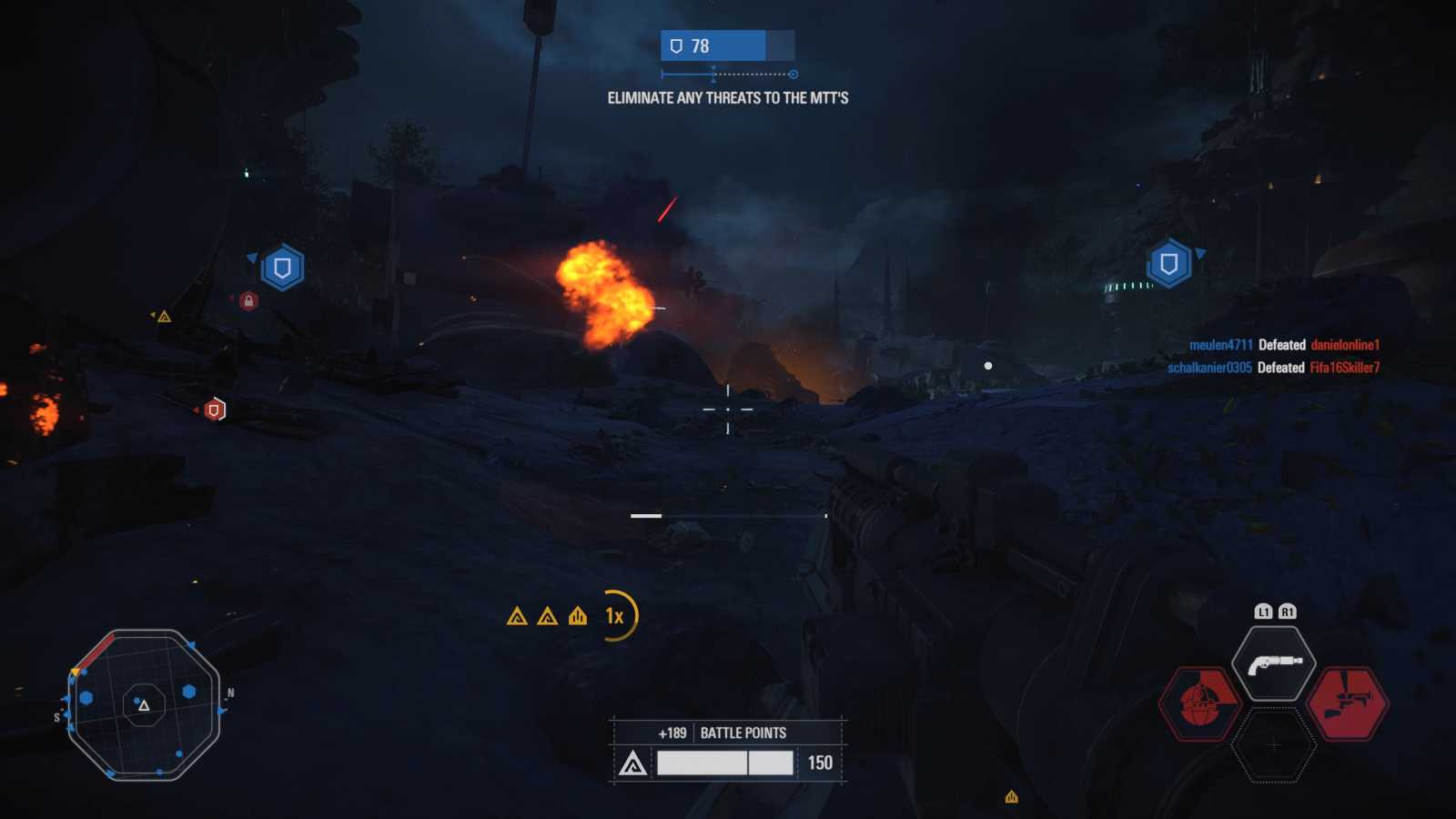Select the red padlock objective marker
Image resolution: width=1456 pixels, height=819 pixels.
(x=248, y=300)
